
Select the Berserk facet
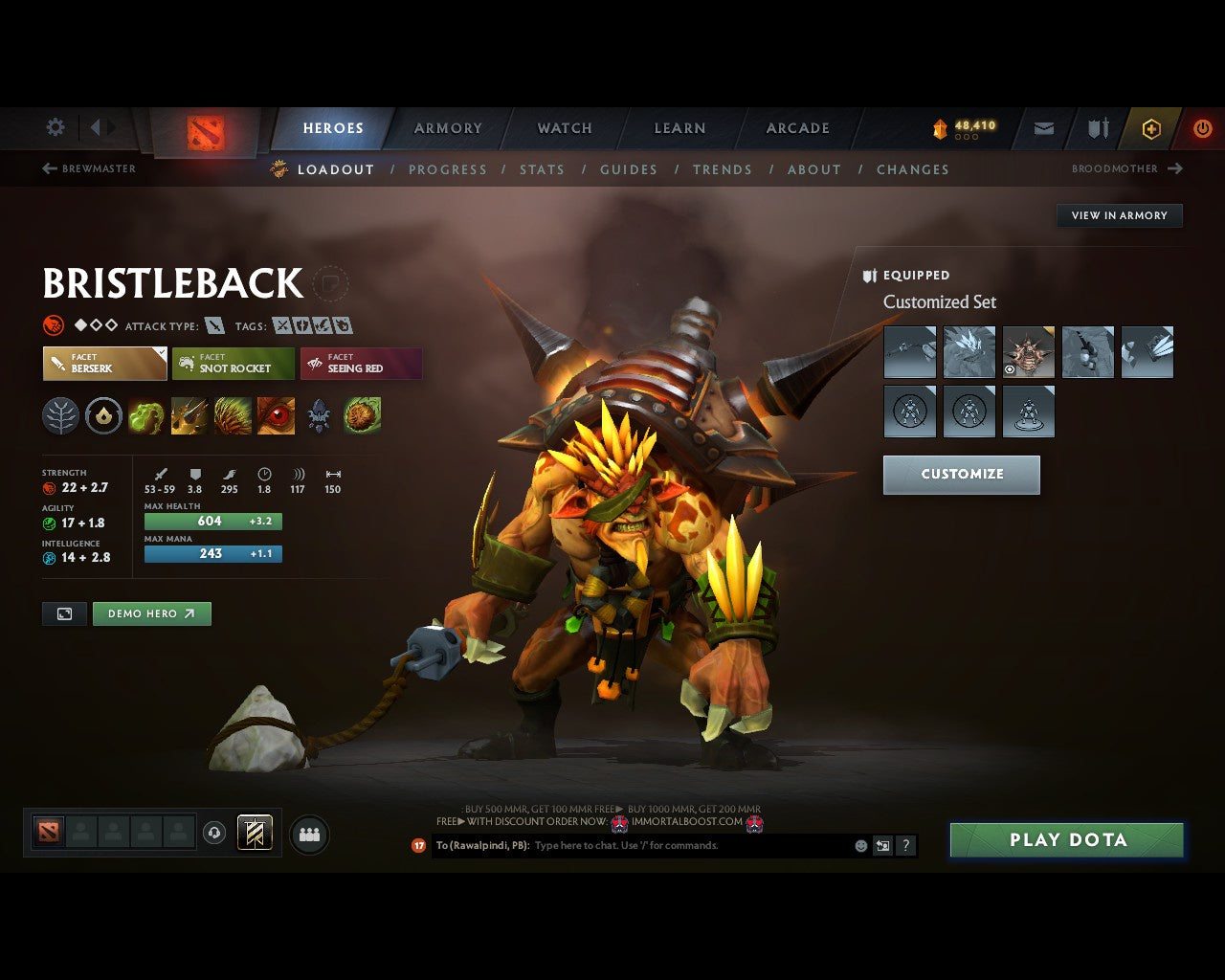tap(103, 364)
